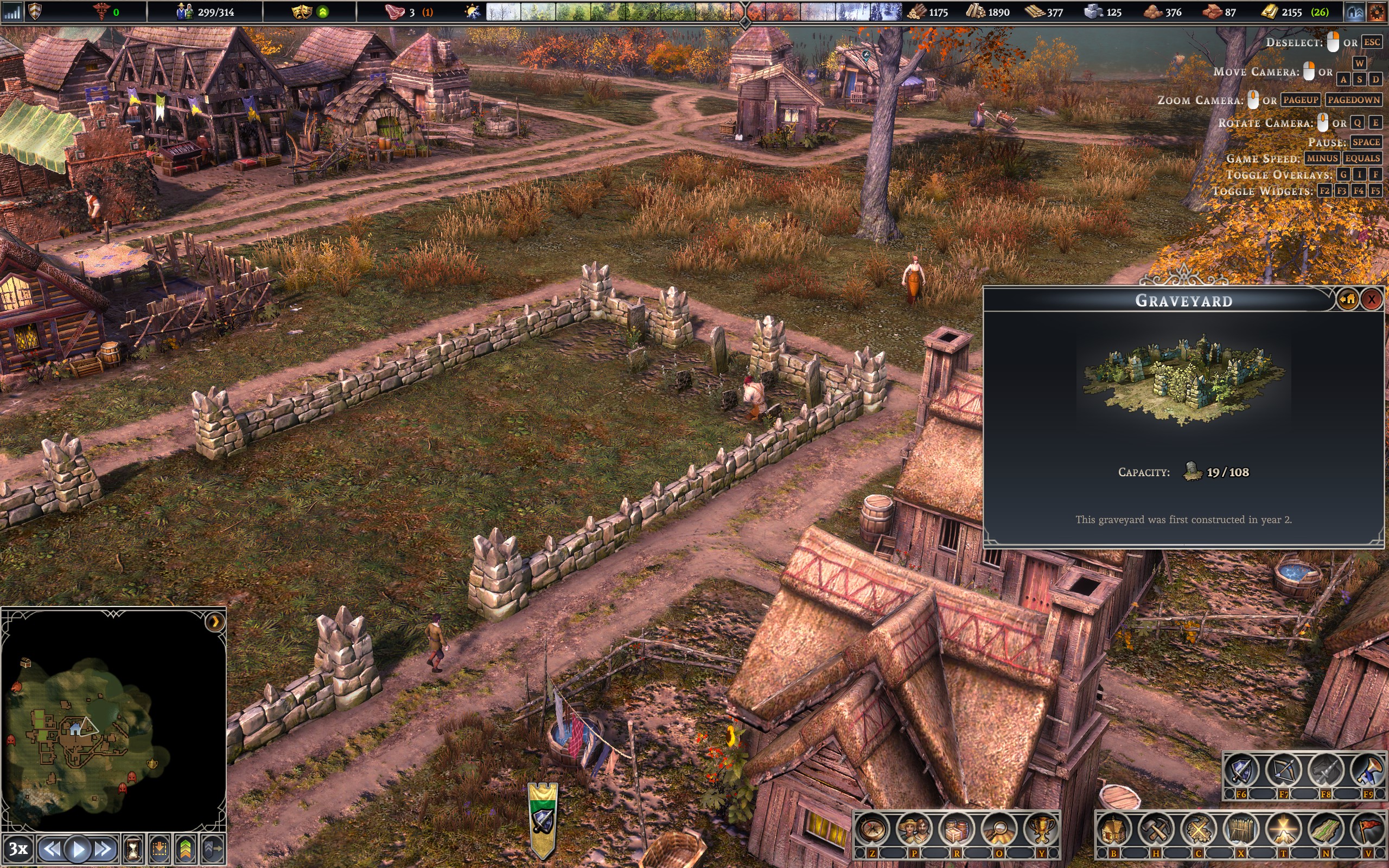This screenshot has height=868, width=1389.
Task: Expand the minimap with the orange arrow
Action: 215,622
